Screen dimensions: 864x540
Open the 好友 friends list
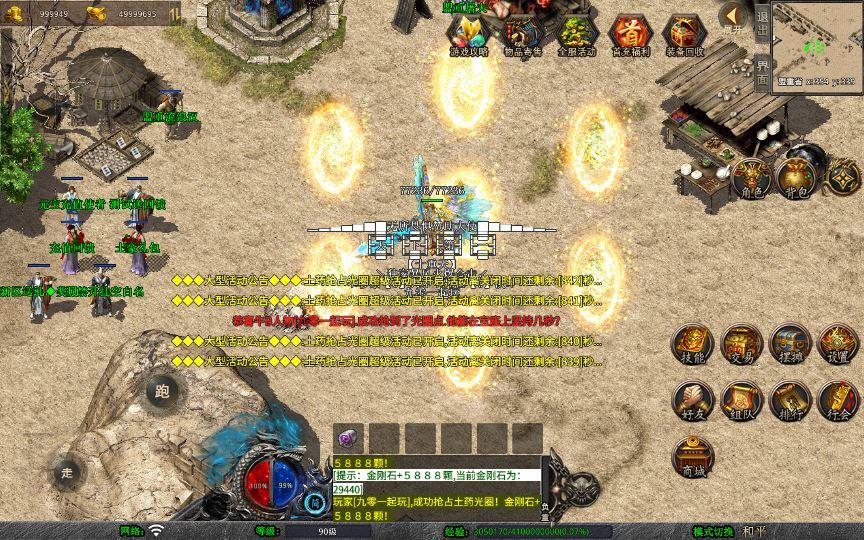[x=692, y=401]
